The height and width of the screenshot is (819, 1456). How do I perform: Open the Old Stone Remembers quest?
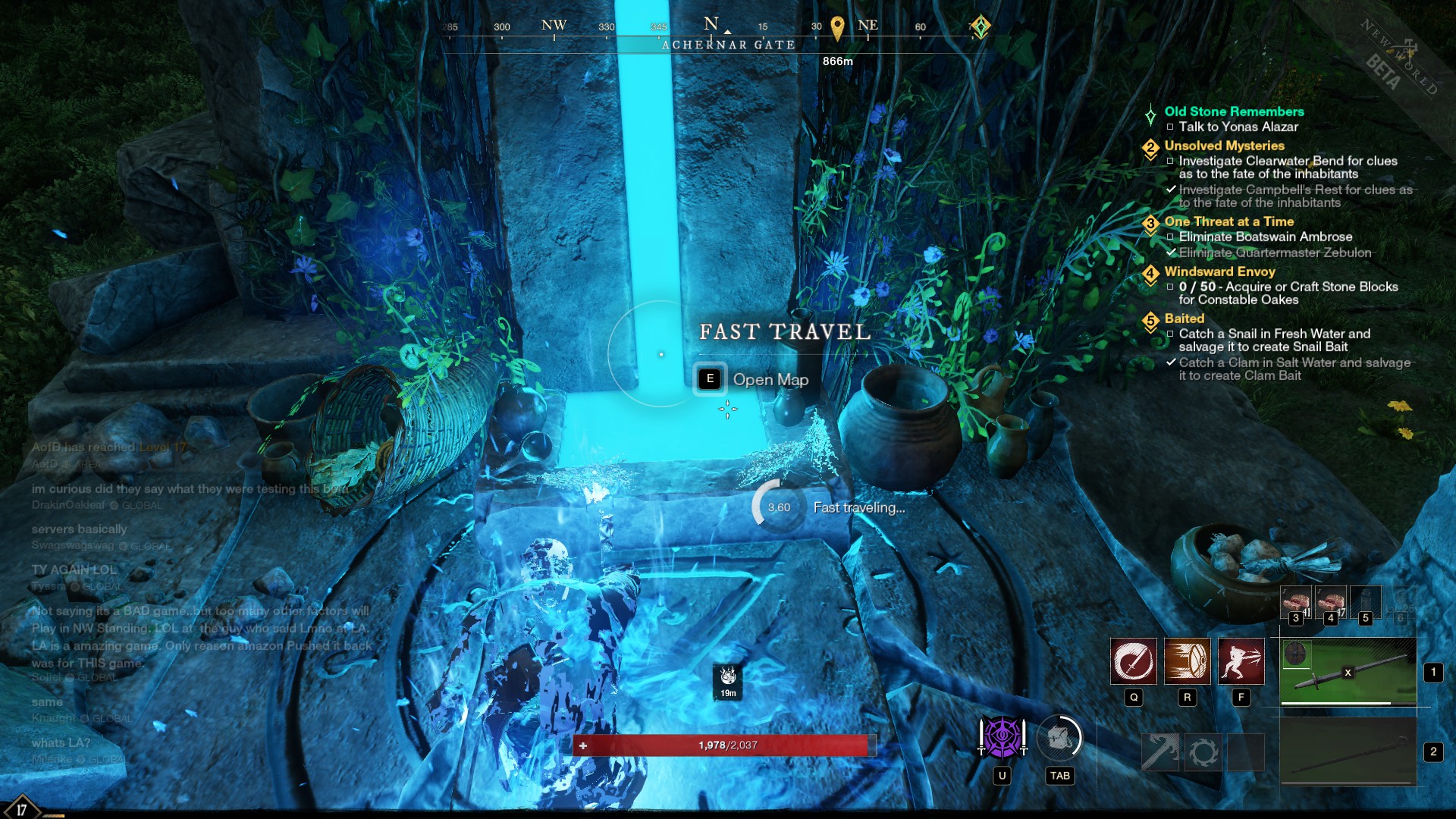1234,111
